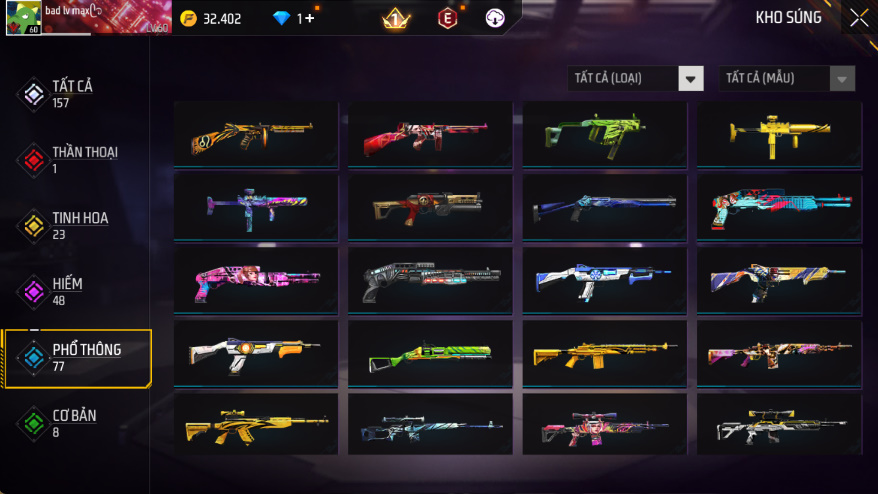Click the red E hexagon icon
The width and height of the screenshot is (878, 494).
click(447, 18)
